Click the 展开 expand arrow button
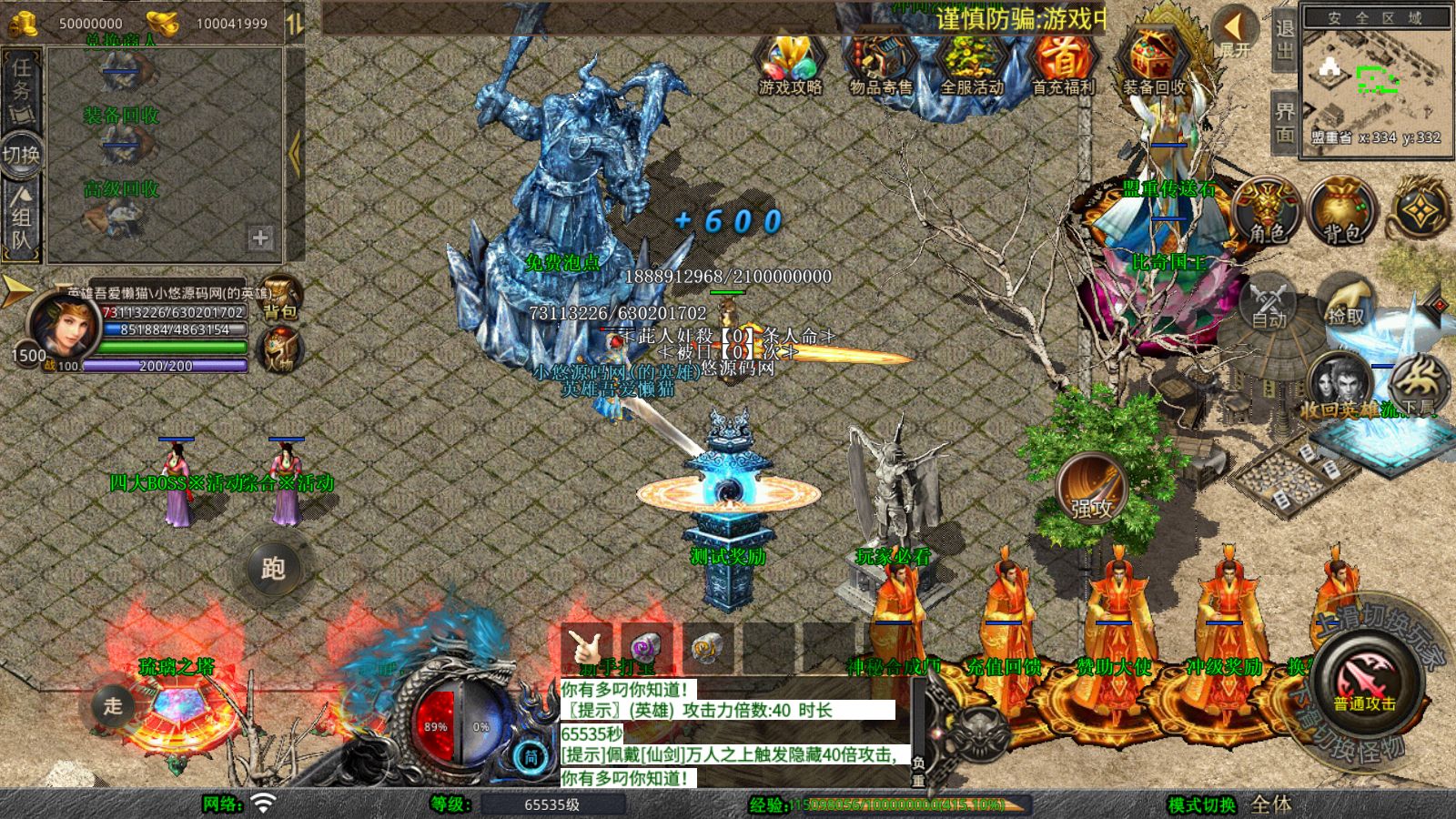The width and height of the screenshot is (1456, 819). coord(1236,33)
